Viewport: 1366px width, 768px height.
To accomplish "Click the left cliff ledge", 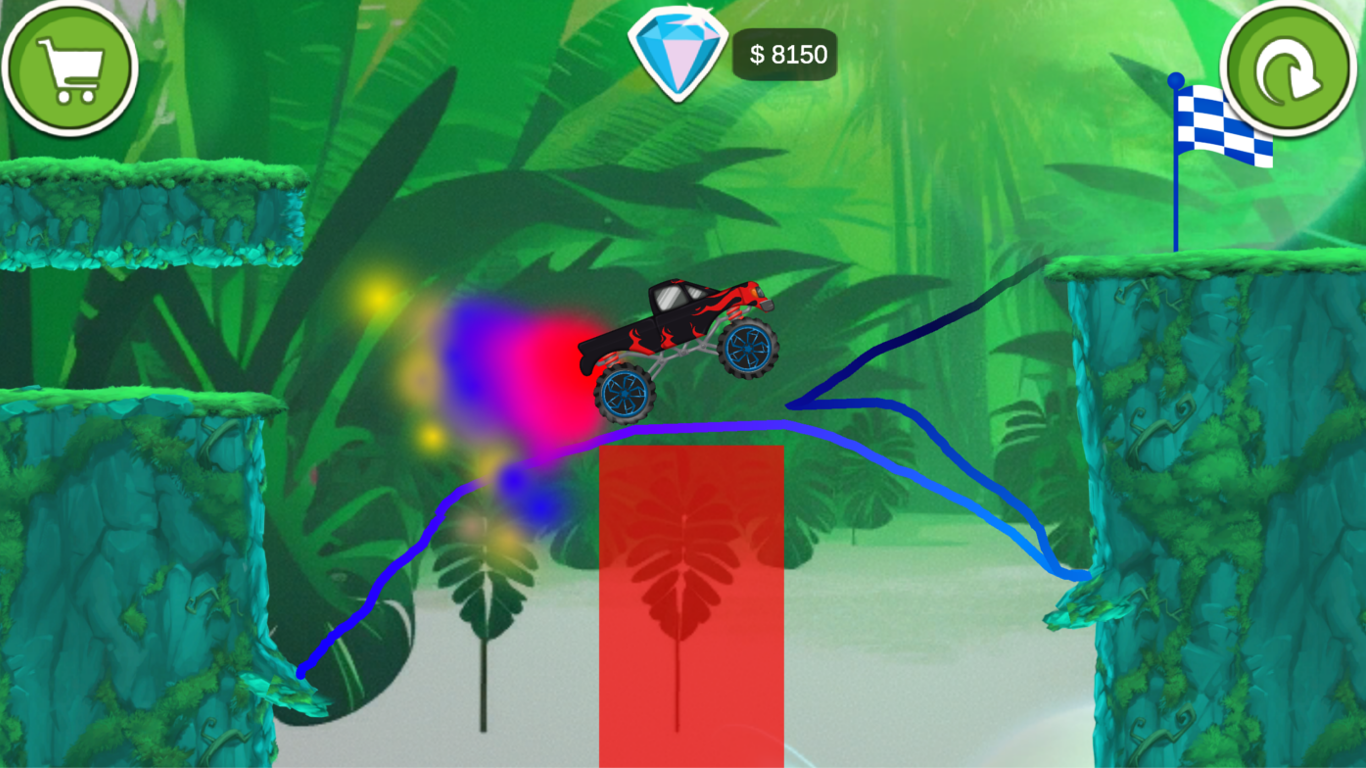I will point(150,210).
